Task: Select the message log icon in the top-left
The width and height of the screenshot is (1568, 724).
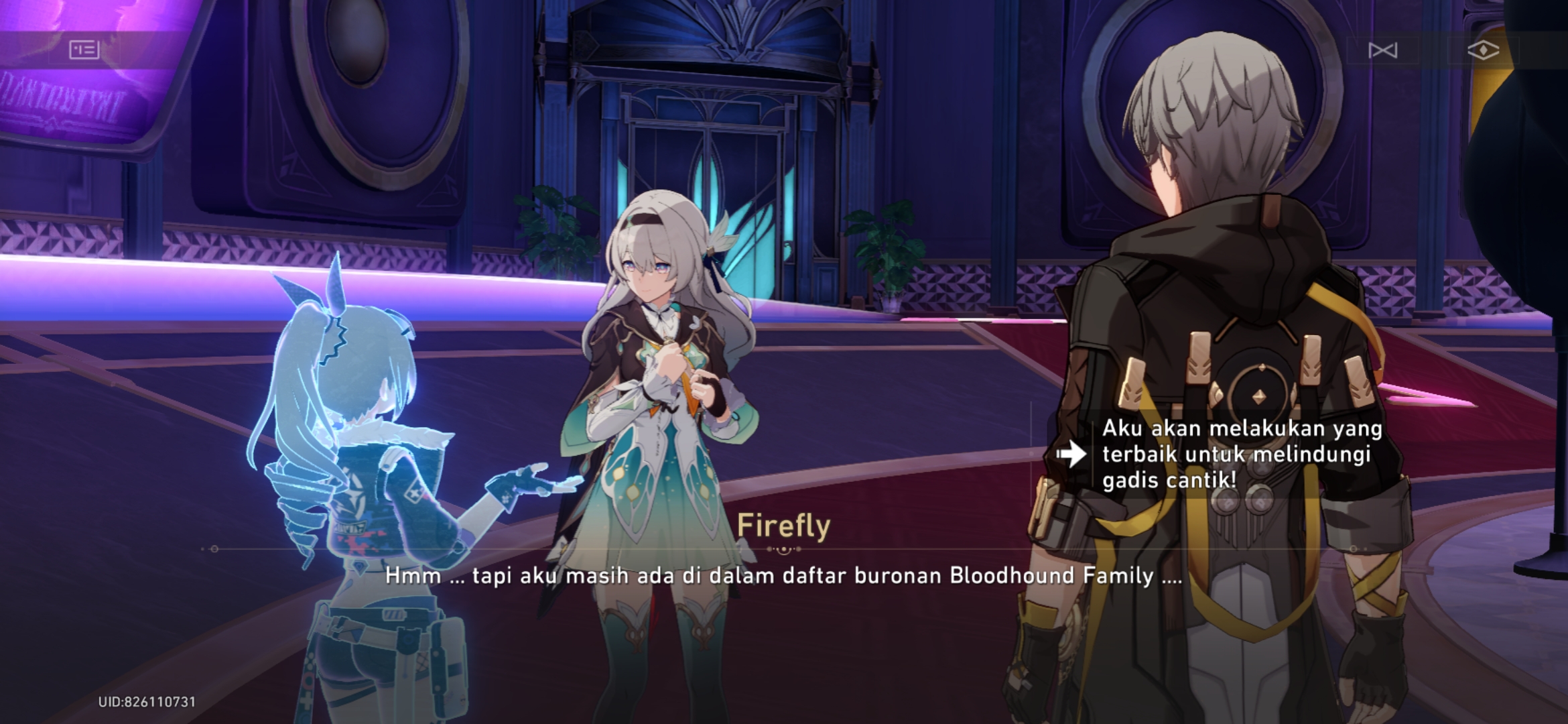Action: tap(84, 49)
